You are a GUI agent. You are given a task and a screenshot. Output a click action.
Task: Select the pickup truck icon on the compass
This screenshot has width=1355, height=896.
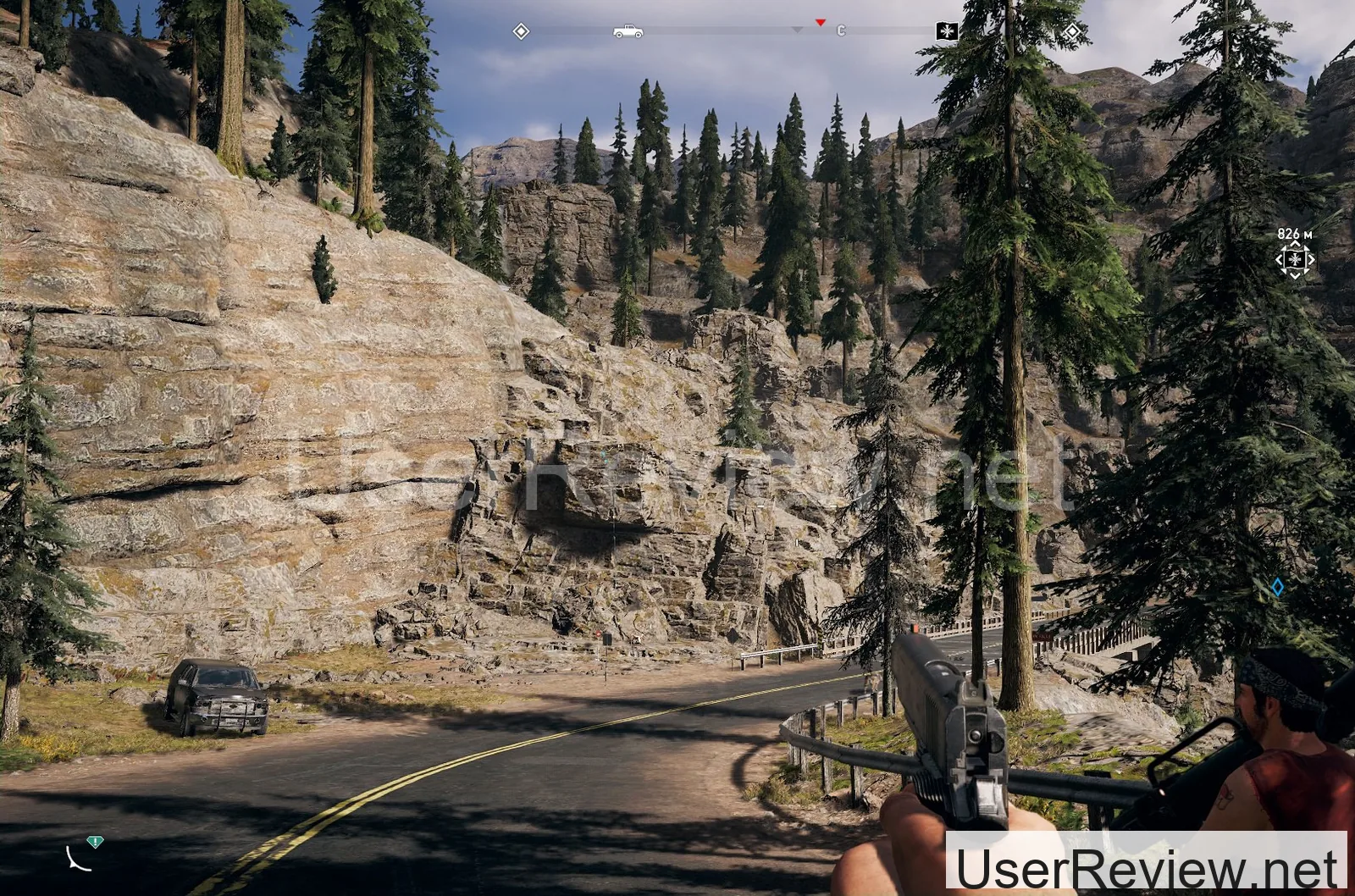(x=628, y=31)
